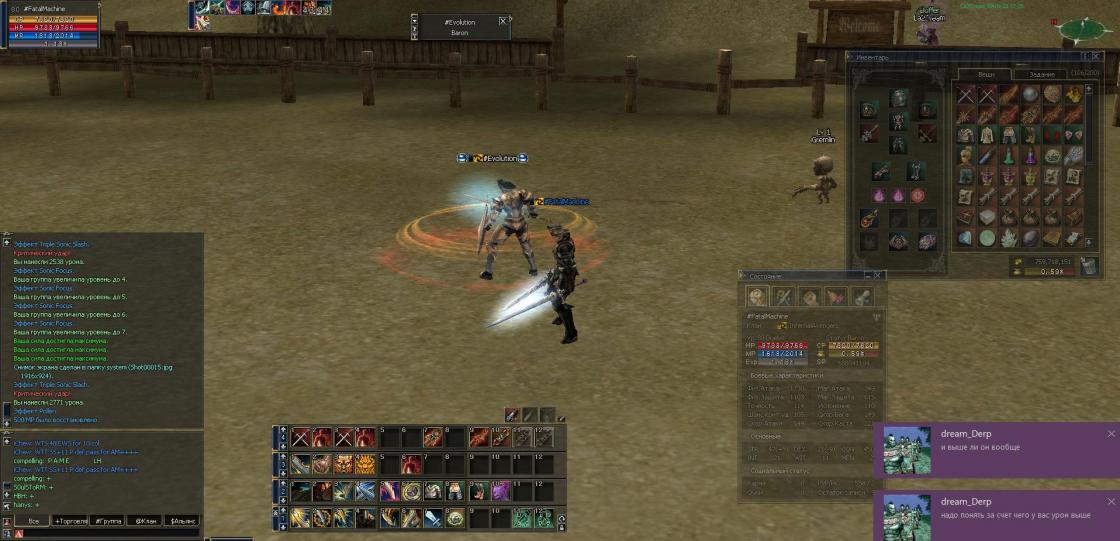Minimize the Состояние status window
The width and height of the screenshot is (1120, 541).
click(865, 275)
